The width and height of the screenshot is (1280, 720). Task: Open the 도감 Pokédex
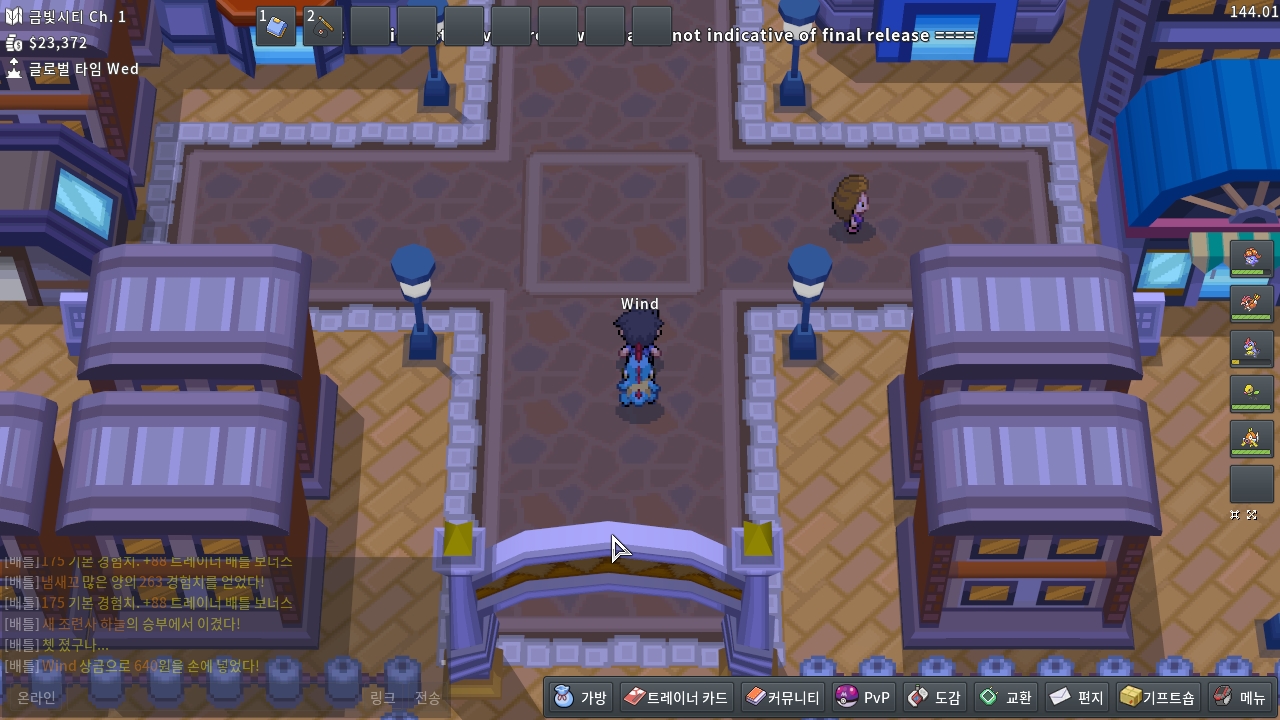[x=934, y=697]
